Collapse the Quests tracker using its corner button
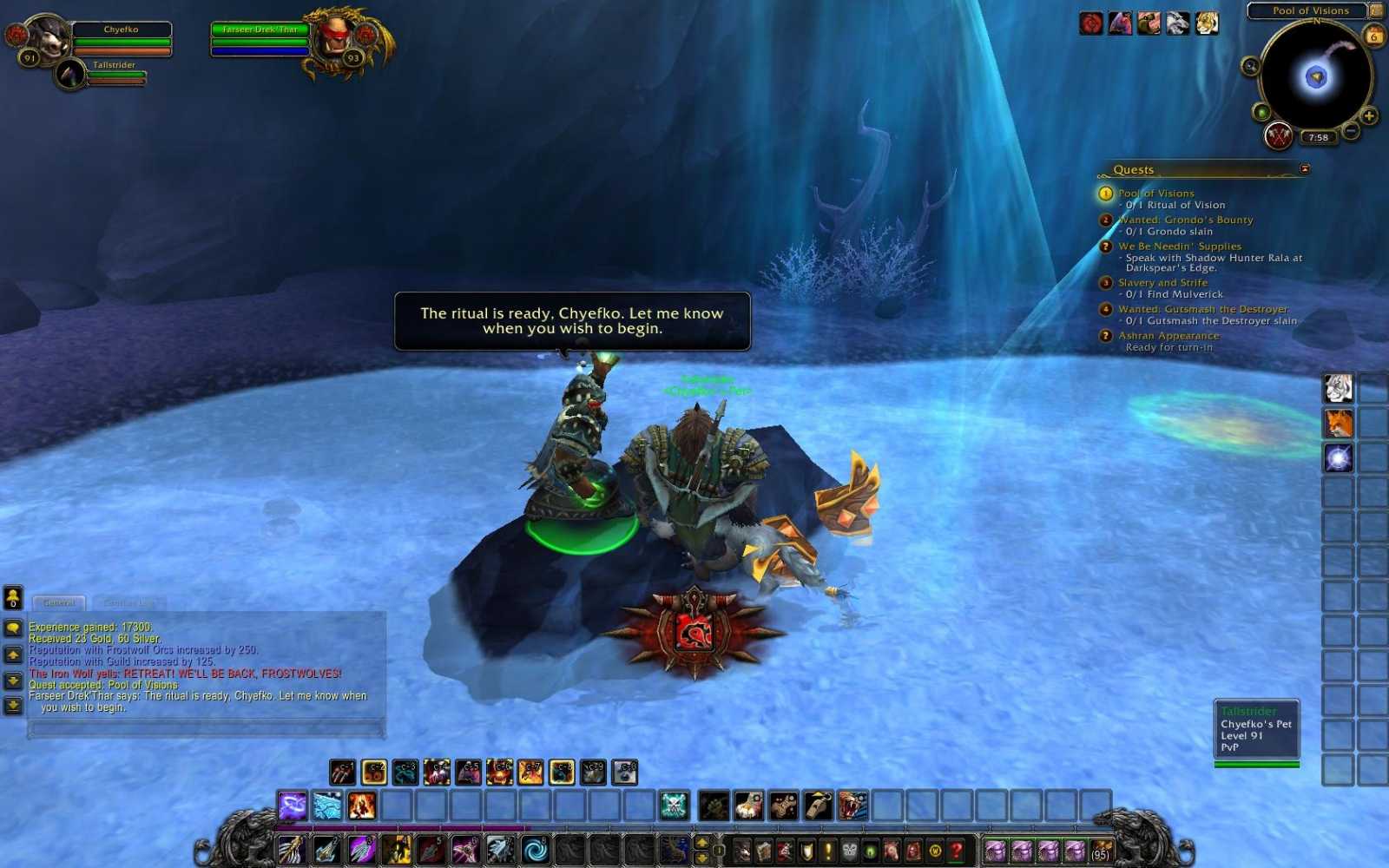The image size is (1389, 868). pos(1304,169)
